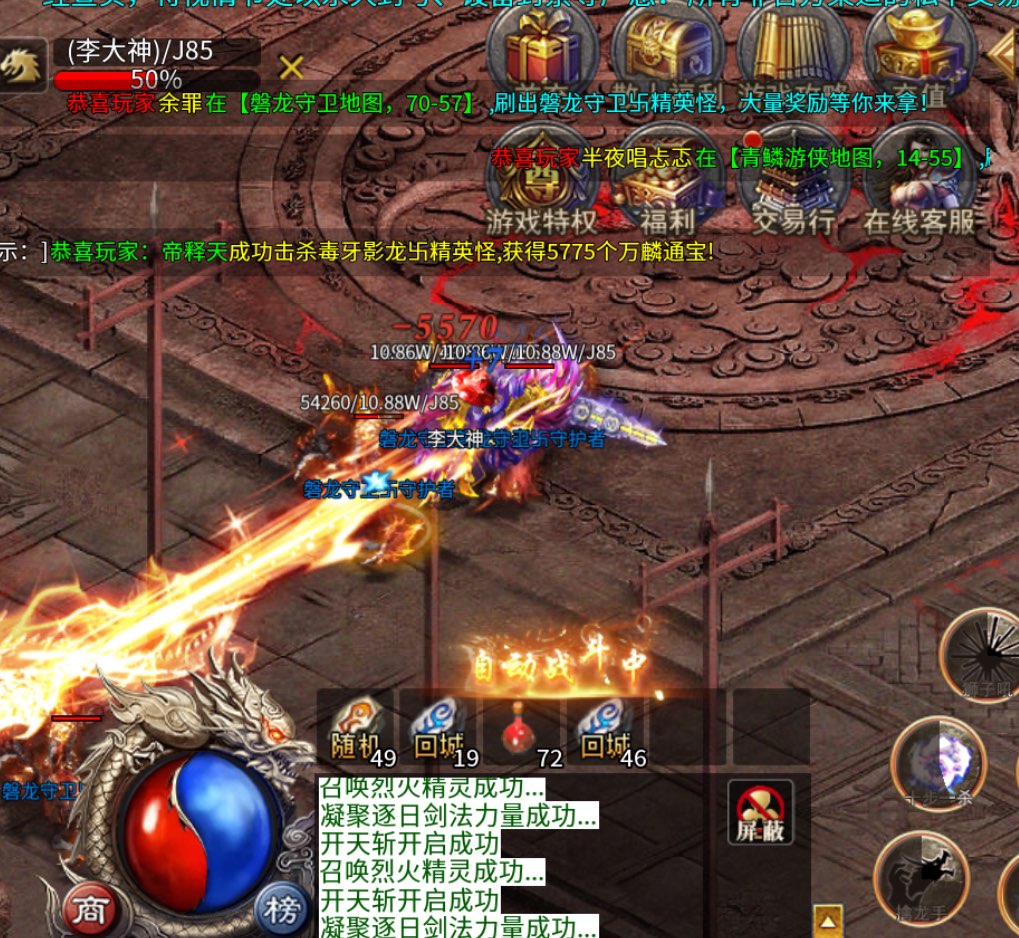Close the 李大神 target panel with the yellow X
The image size is (1019, 938).
tap(291, 67)
